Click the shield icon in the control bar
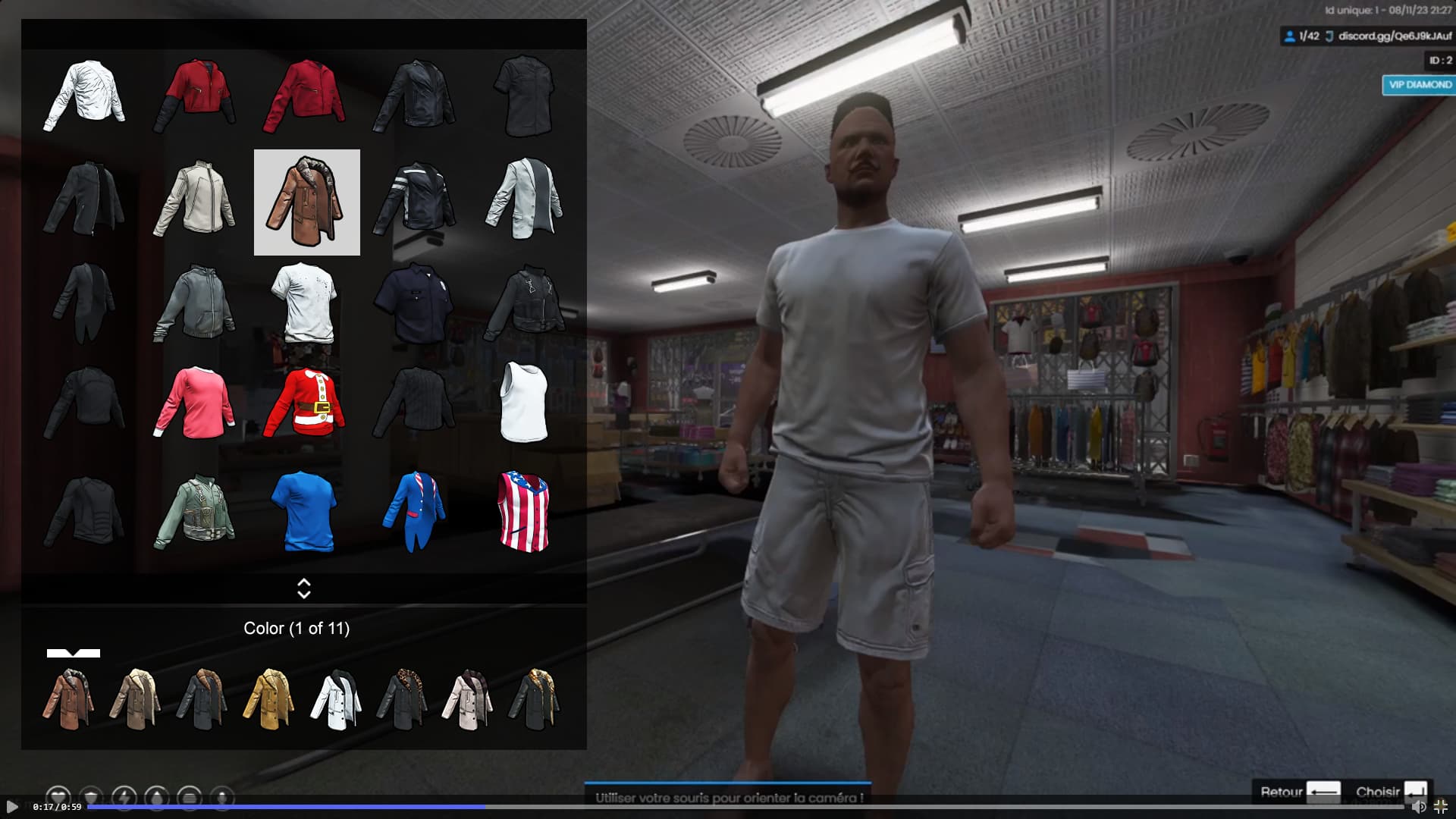 click(91, 796)
